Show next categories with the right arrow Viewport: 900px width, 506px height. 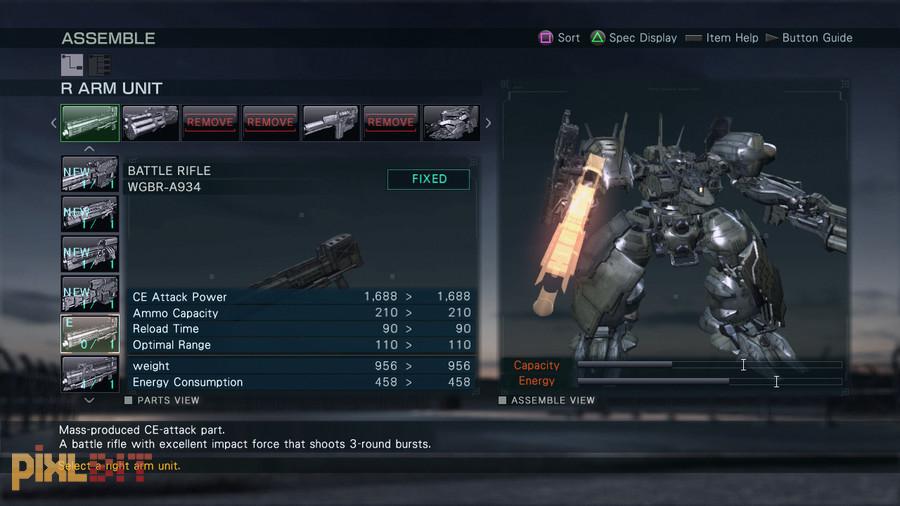(x=488, y=123)
